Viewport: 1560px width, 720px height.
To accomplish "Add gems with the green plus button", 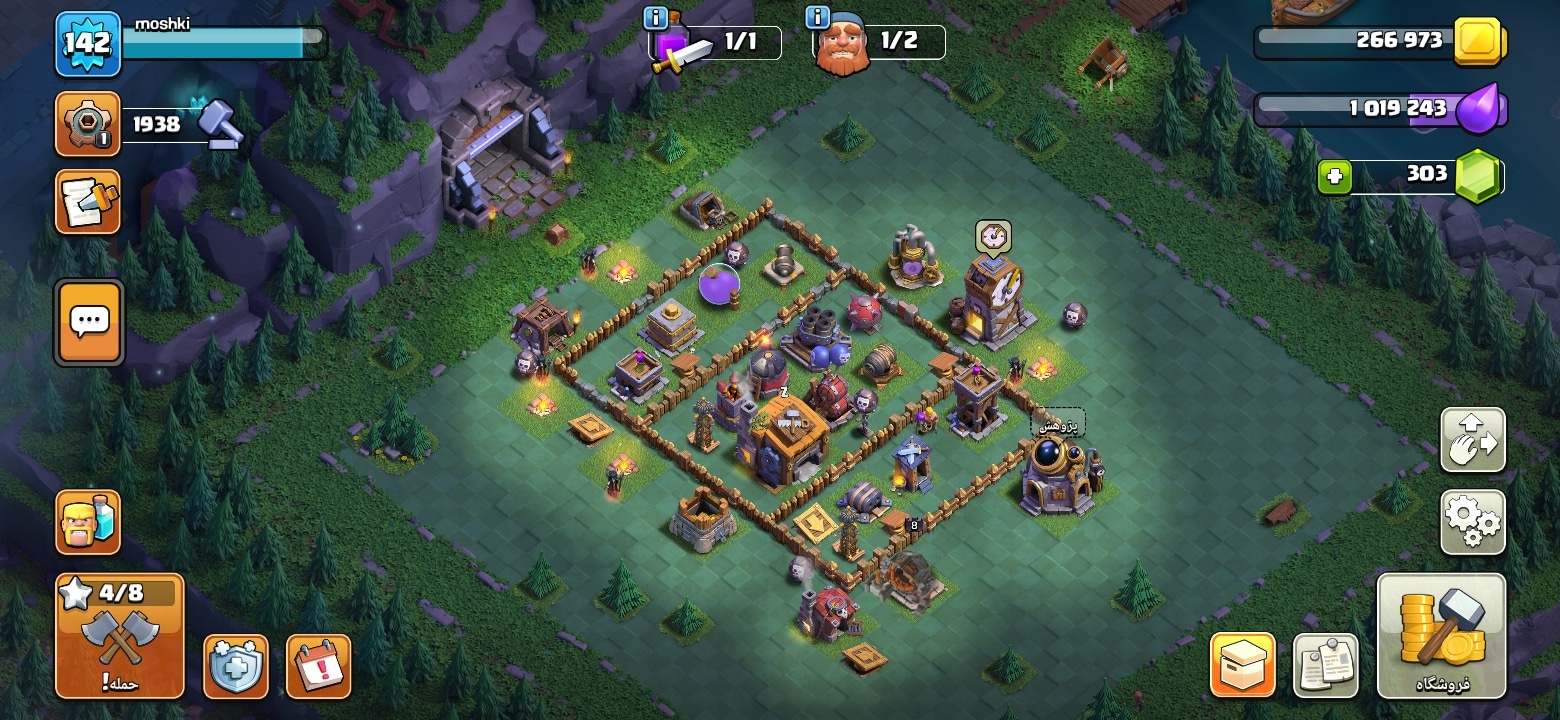I will coord(1334,177).
